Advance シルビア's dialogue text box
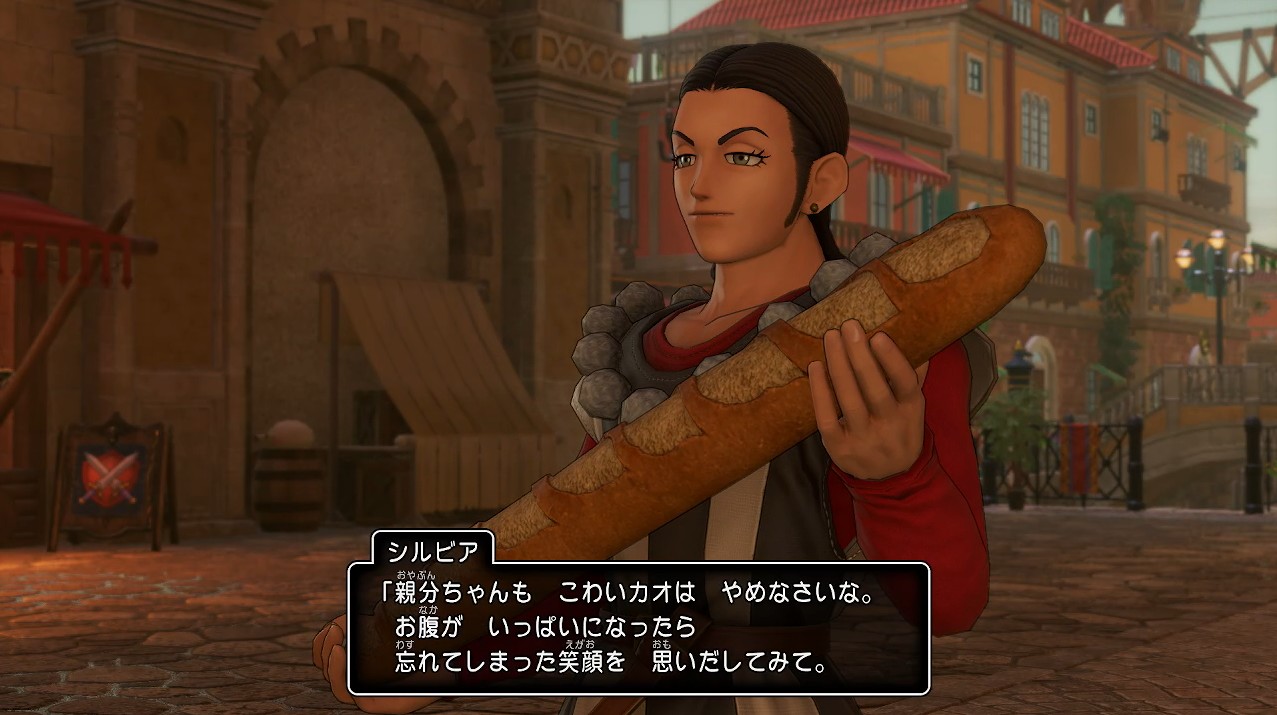This screenshot has height=715, width=1277. click(x=638, y=628)
